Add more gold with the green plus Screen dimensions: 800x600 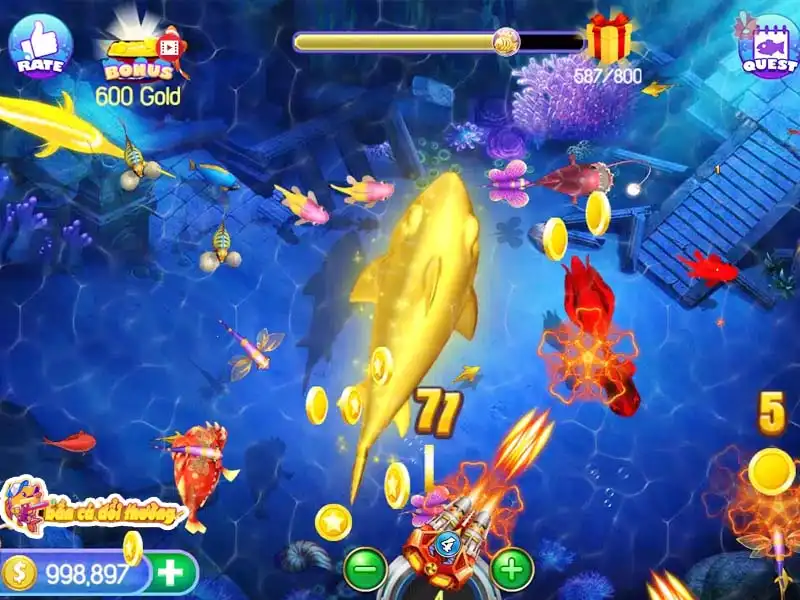pos(173,573)
